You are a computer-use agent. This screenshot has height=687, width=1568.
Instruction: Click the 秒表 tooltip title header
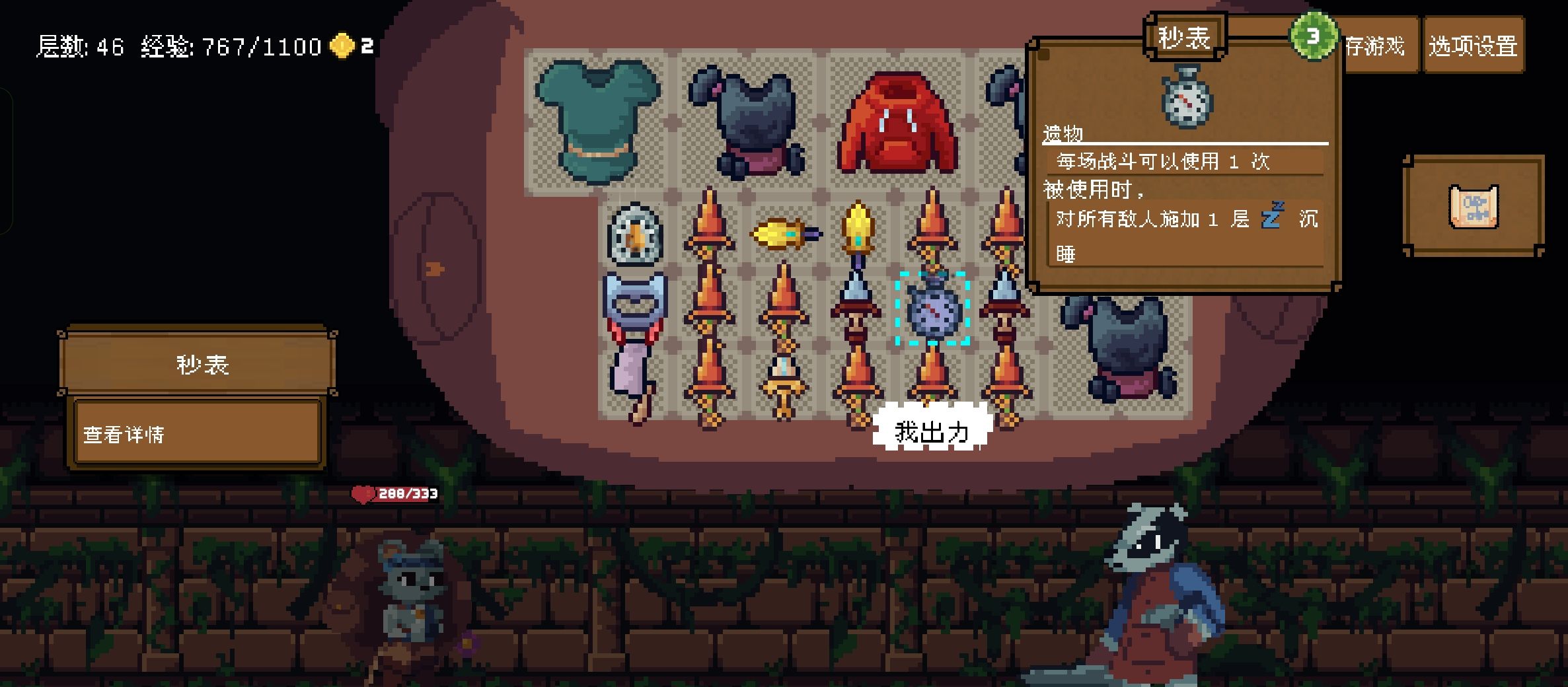coord(1183,36)
